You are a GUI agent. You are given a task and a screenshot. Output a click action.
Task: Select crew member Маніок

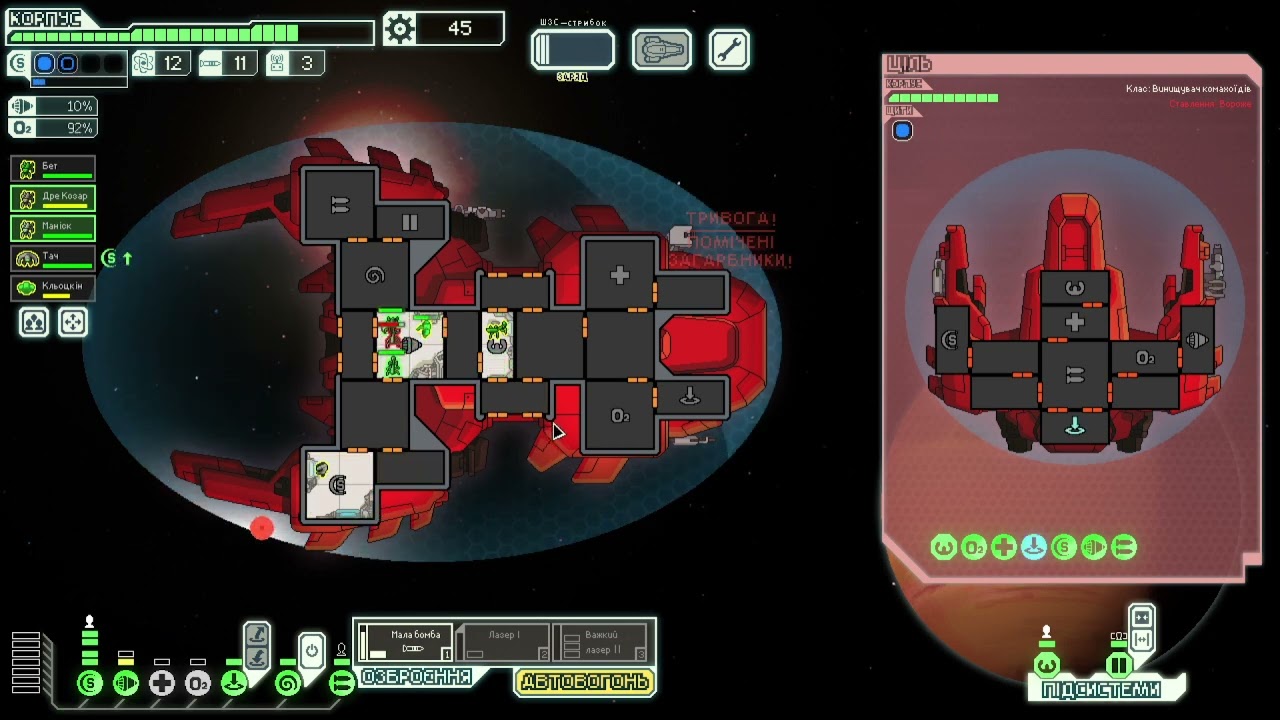tap(53, 228)
